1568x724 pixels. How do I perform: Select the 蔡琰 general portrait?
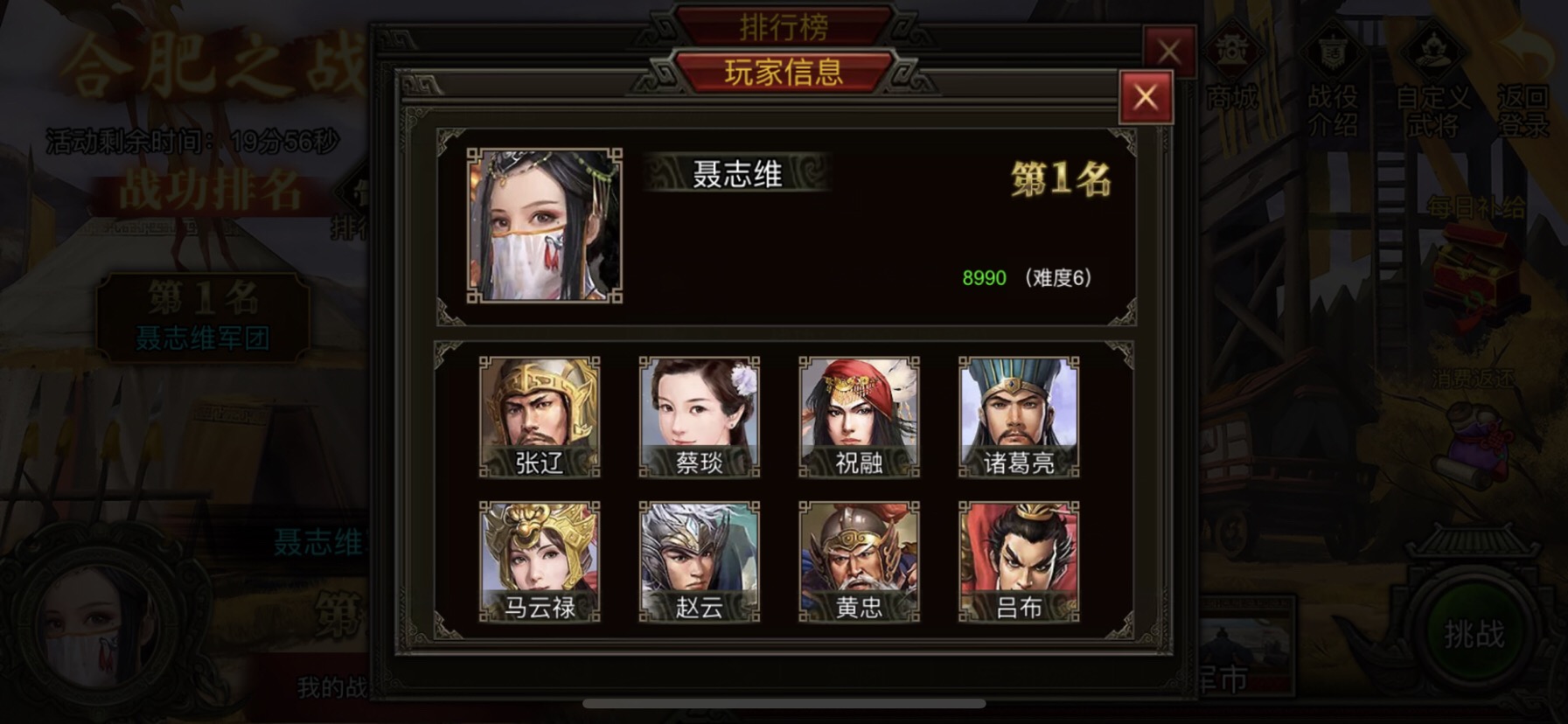[700, 418]
